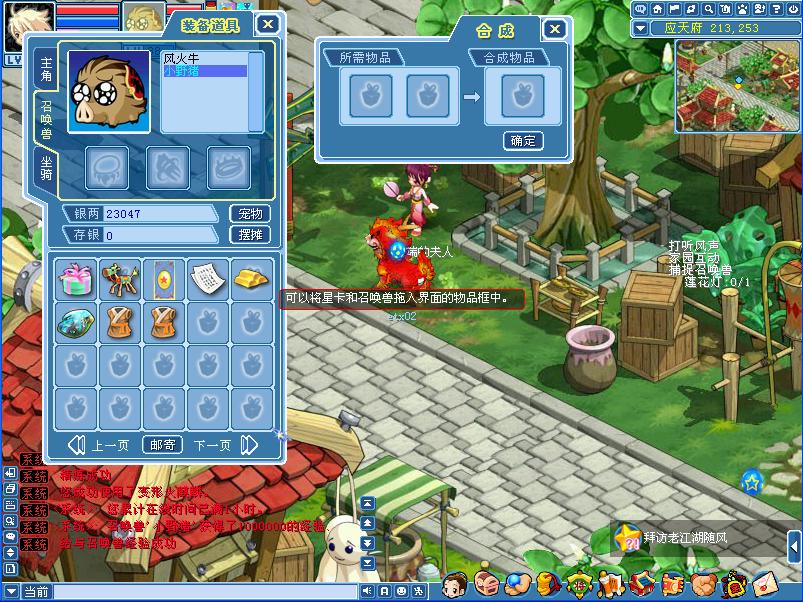This screenshot has width=803, height=602.
Task: Switch to the 主角 character tab
Action: 46,69
